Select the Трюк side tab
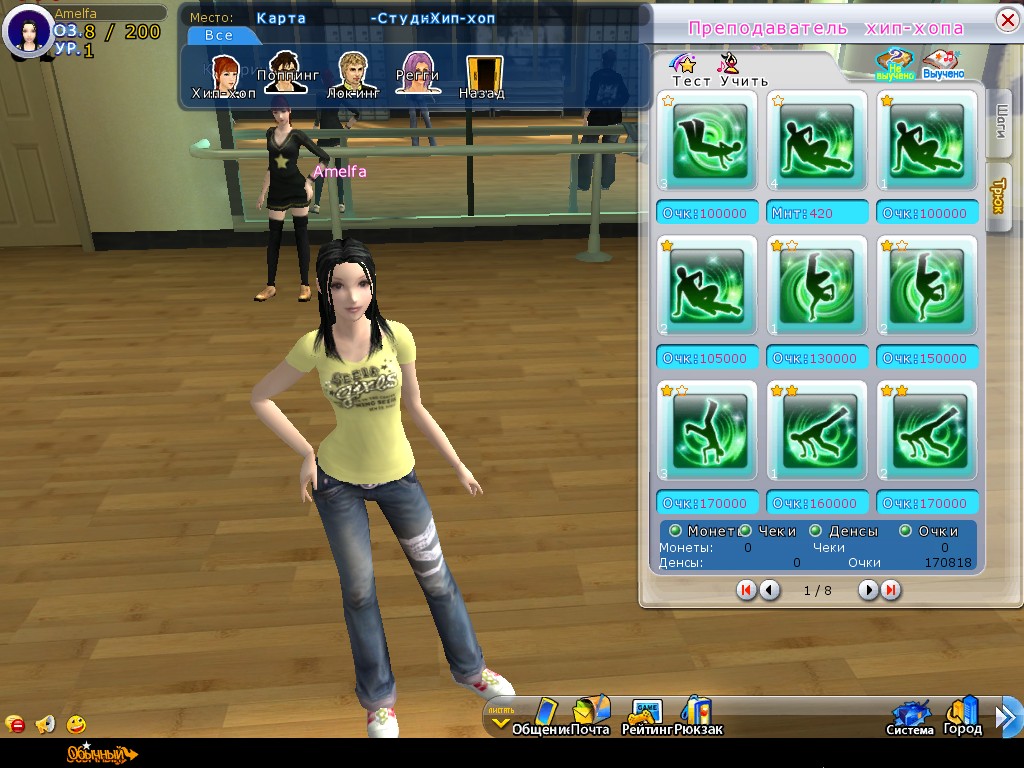 [x=998, y=199]
